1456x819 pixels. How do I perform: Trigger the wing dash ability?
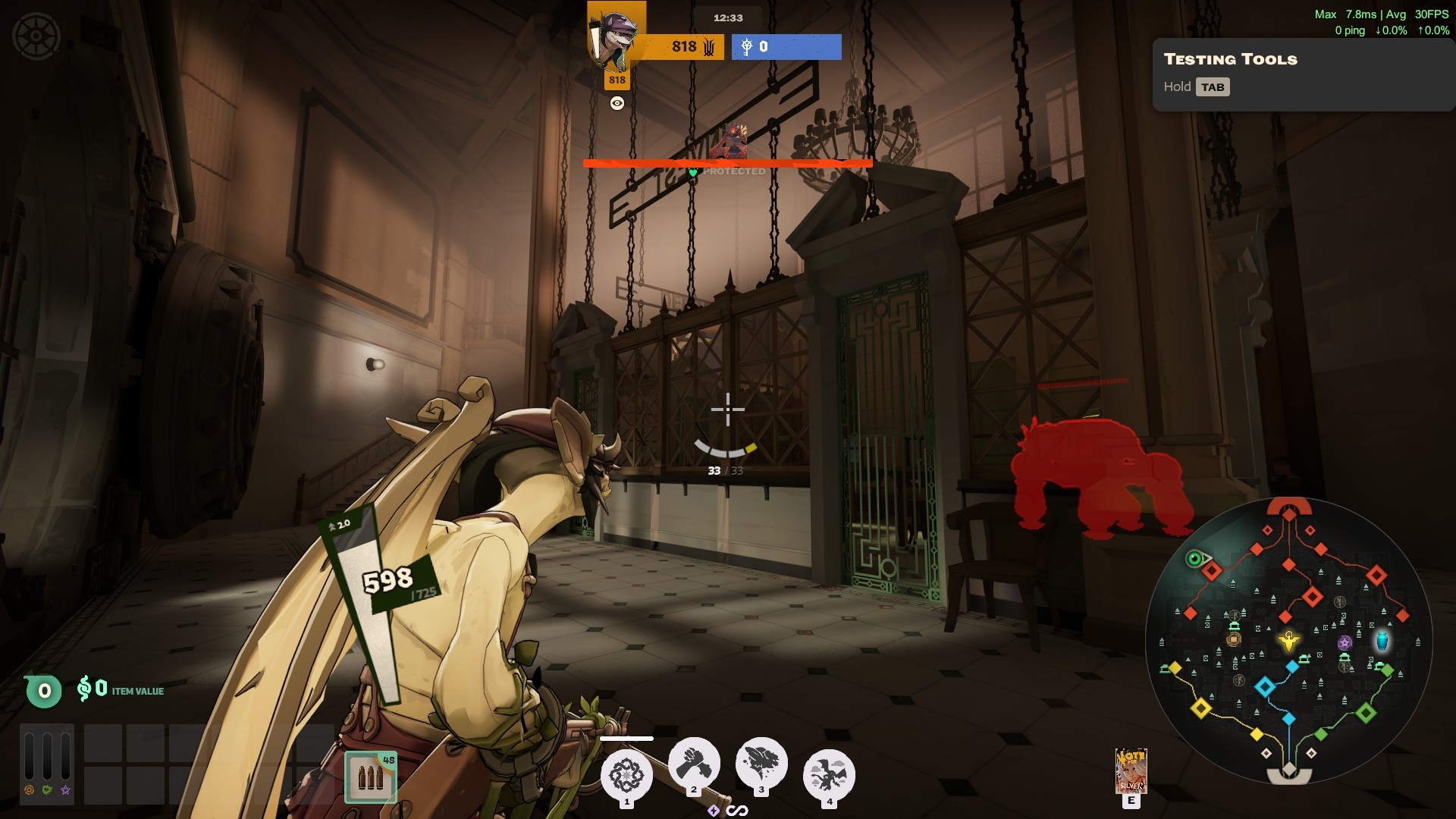(x=761, y=763)
